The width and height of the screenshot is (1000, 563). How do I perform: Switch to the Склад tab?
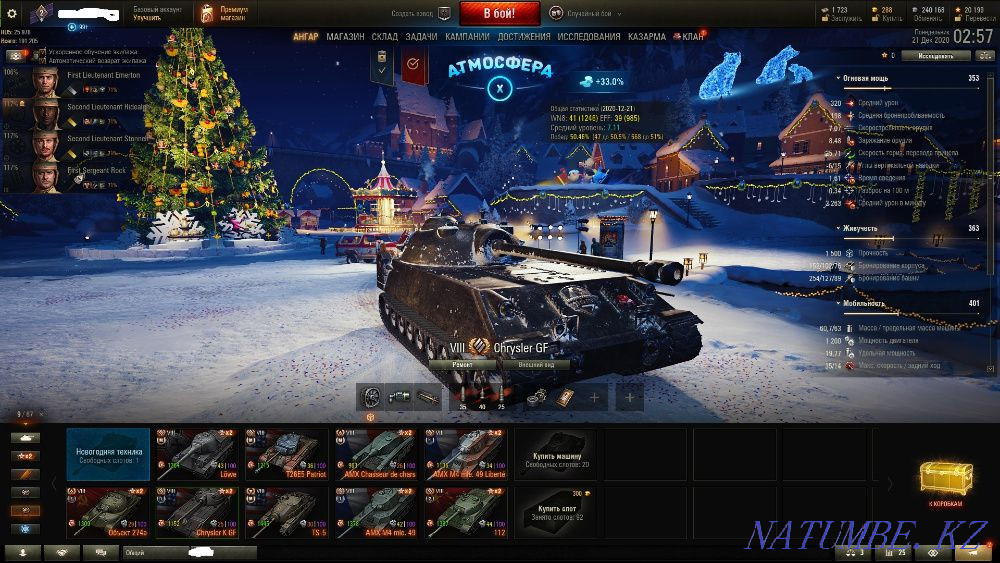pyautogui.click(x=384, y=36)
